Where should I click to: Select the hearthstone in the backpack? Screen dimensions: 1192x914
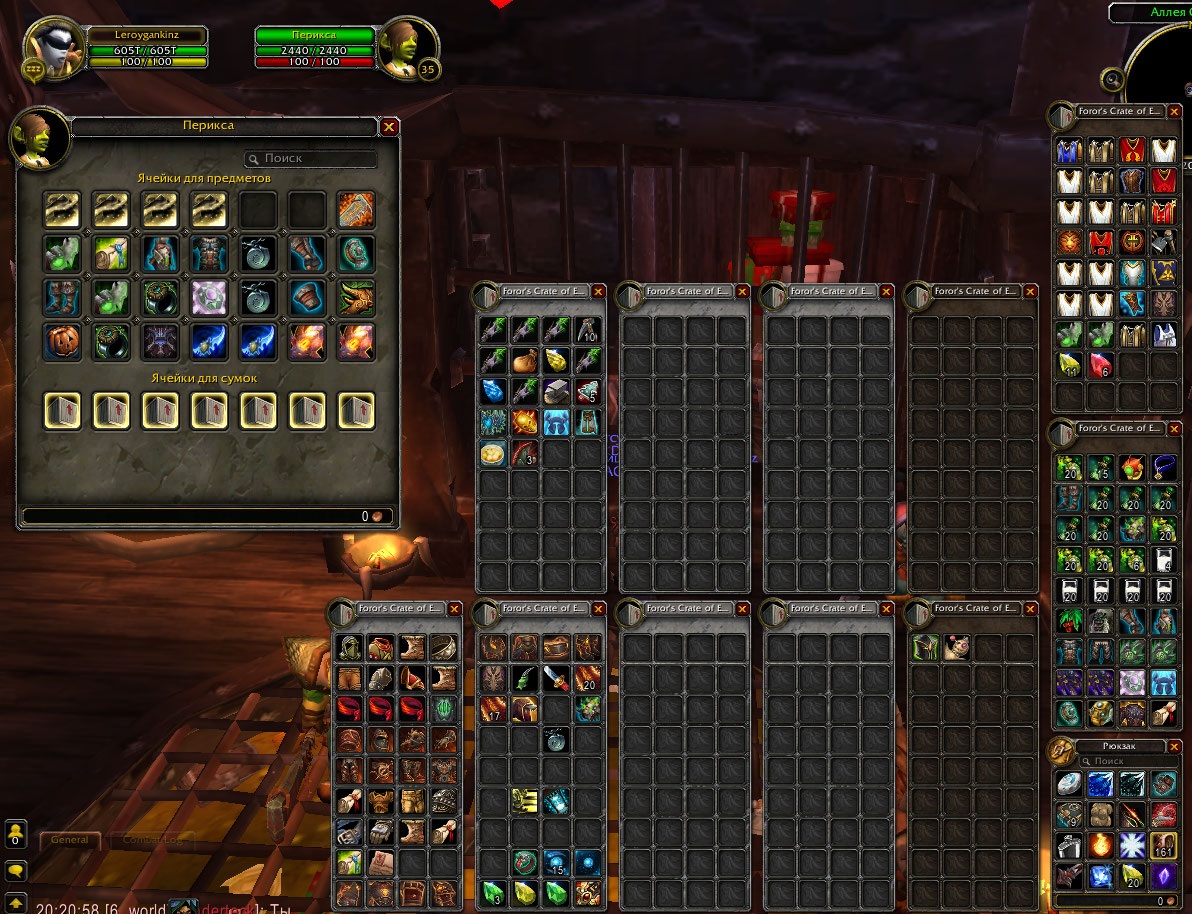1069,784
